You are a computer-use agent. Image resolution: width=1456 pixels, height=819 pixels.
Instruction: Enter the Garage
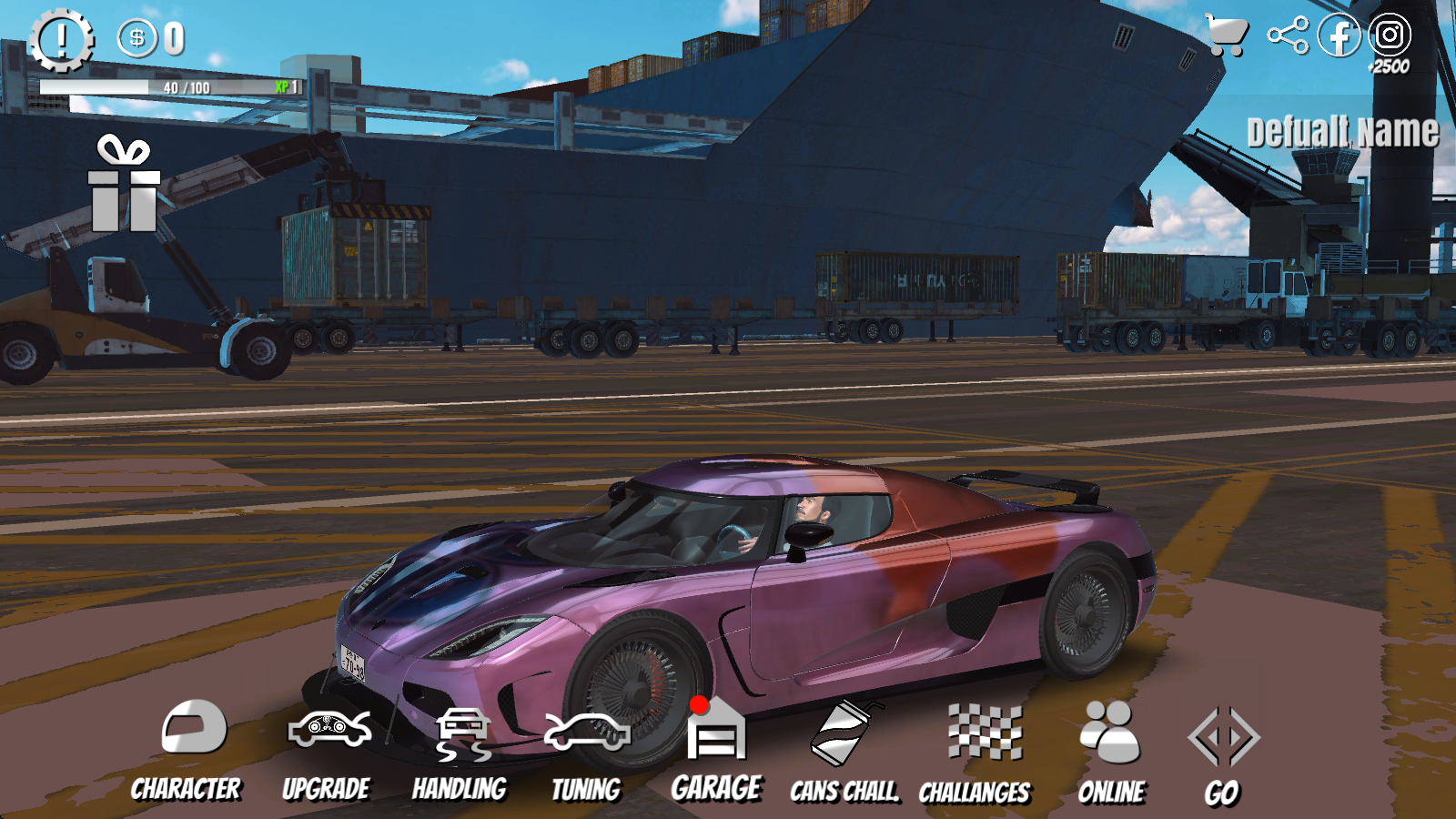click(717, 750)
